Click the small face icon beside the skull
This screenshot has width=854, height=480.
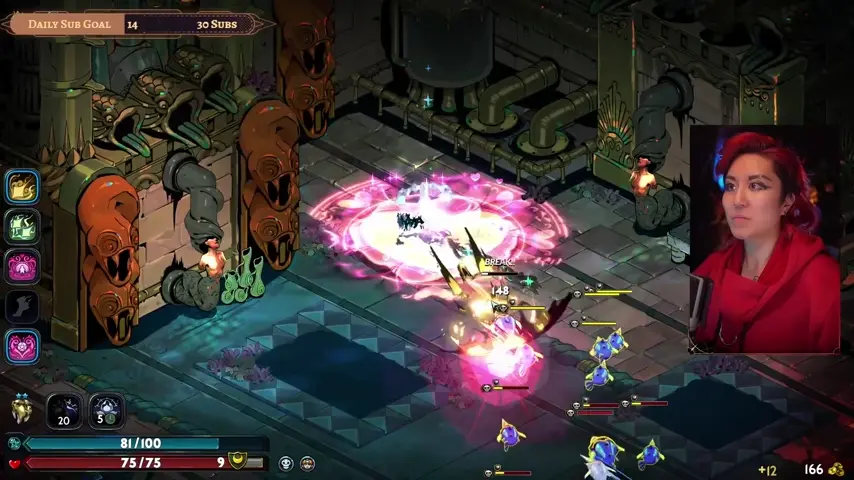pos(307,463)
